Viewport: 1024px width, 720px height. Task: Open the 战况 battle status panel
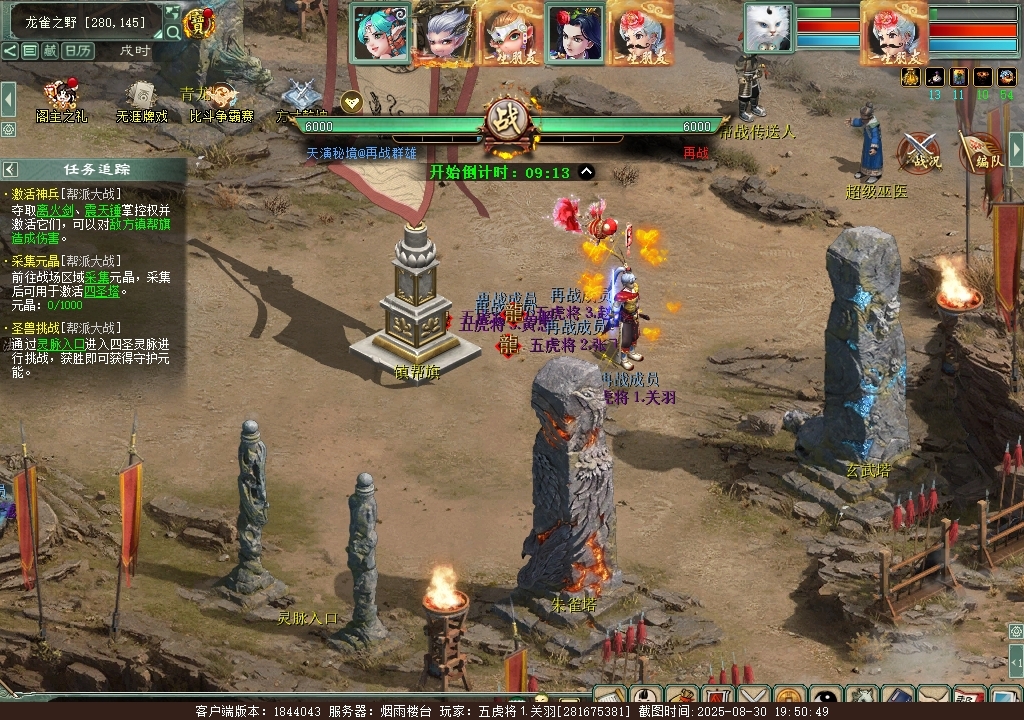919,152
